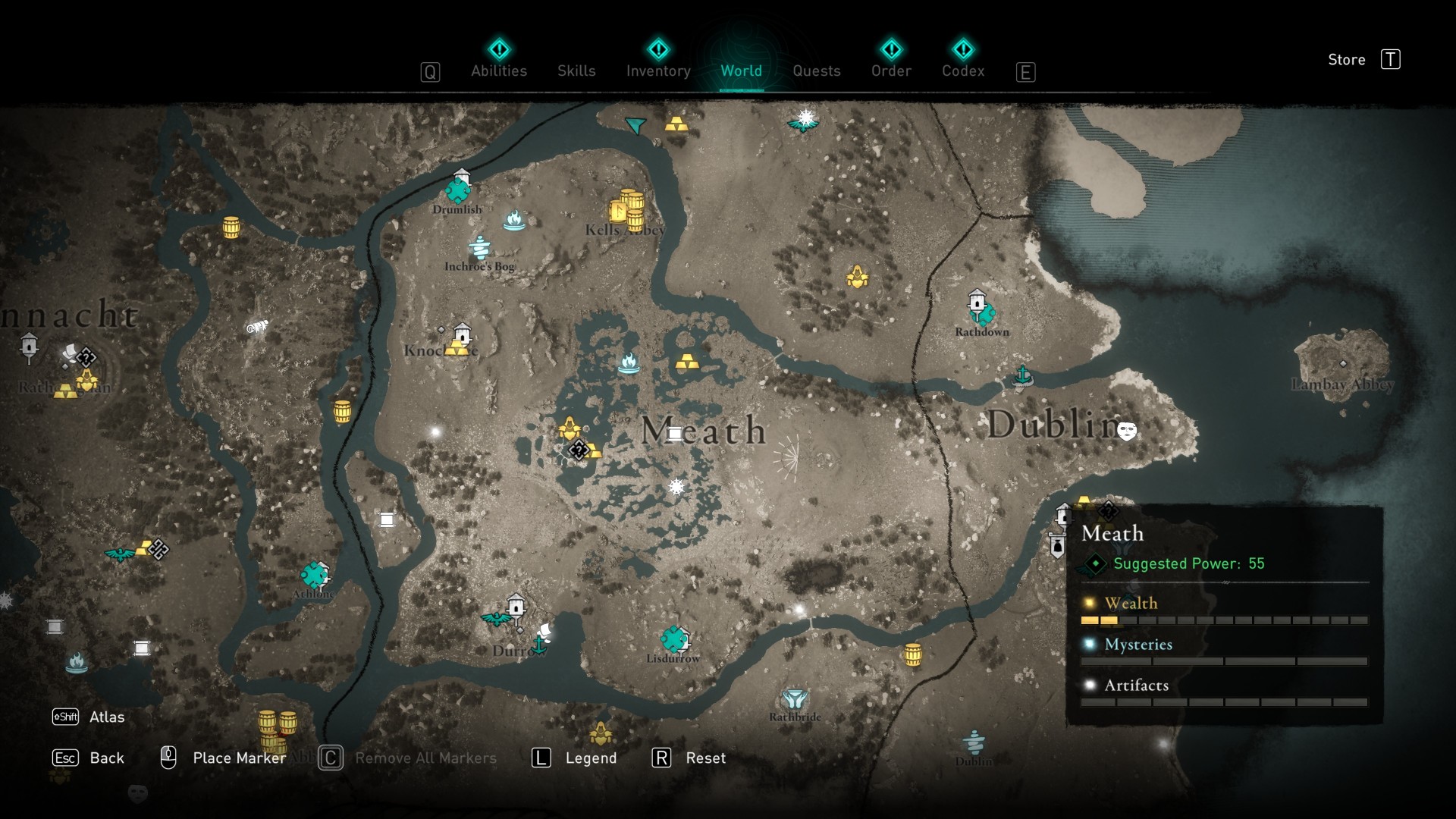Click the white mask marker in Dublin

pos(1127,431)
